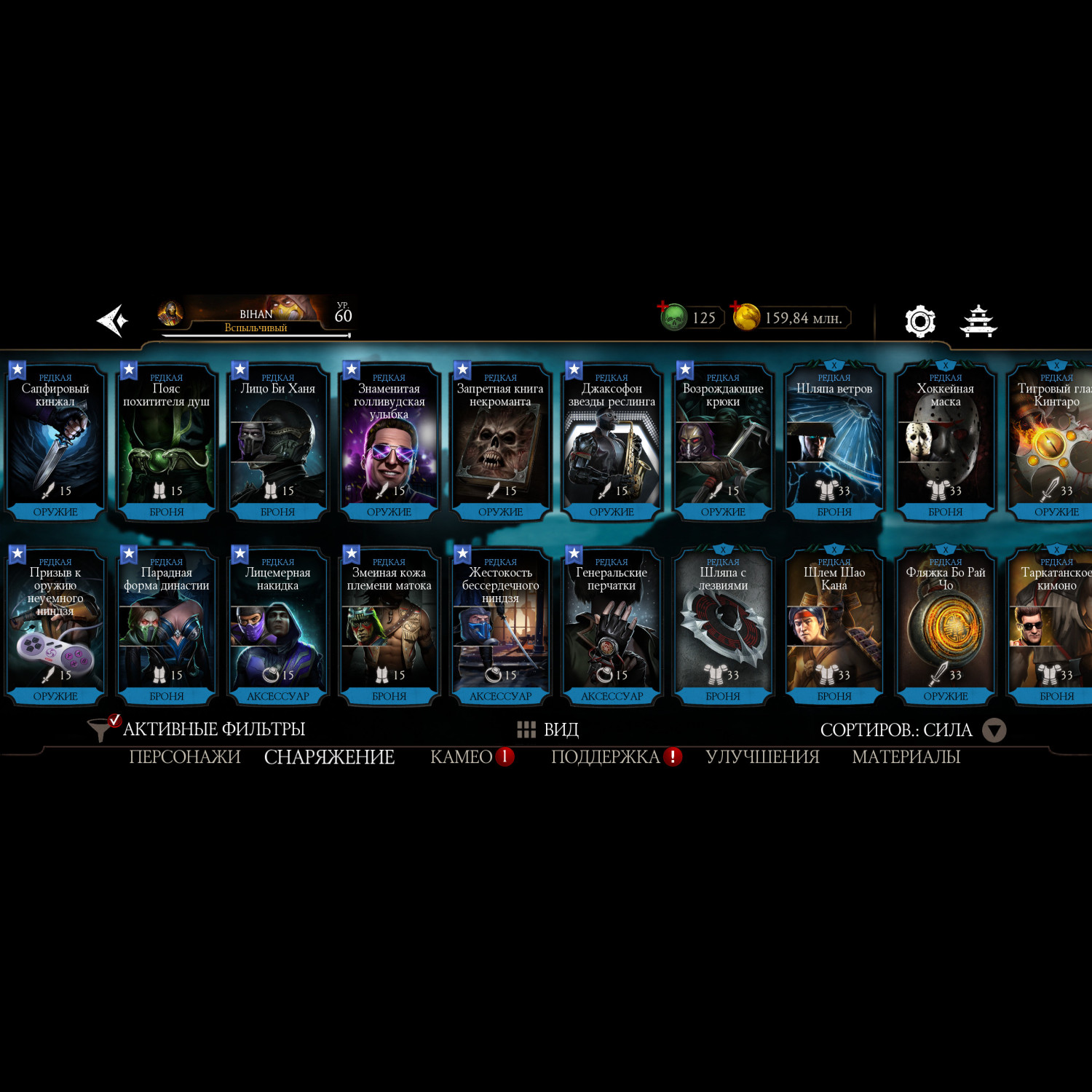Choose the Хоккейная маска armor card
This screenshot has height=1092, width=1092.
945,442
